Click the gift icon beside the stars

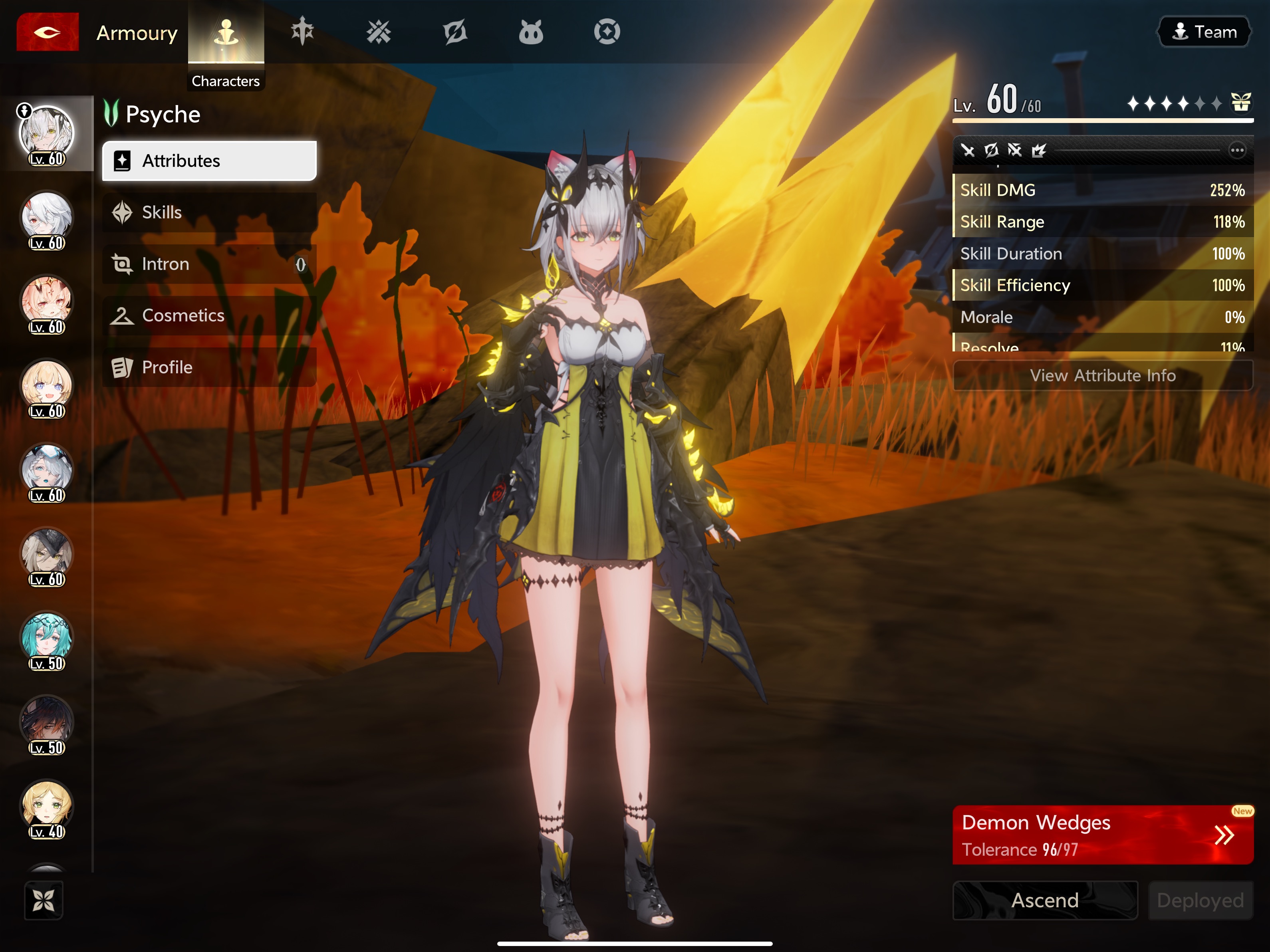(1241, 102)
